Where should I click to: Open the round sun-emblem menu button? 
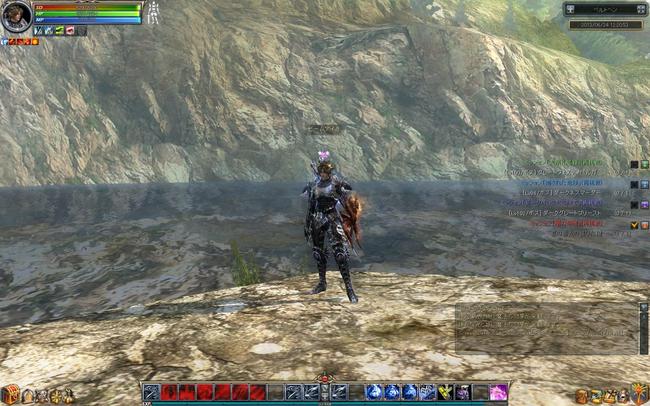tap(638, 393)
